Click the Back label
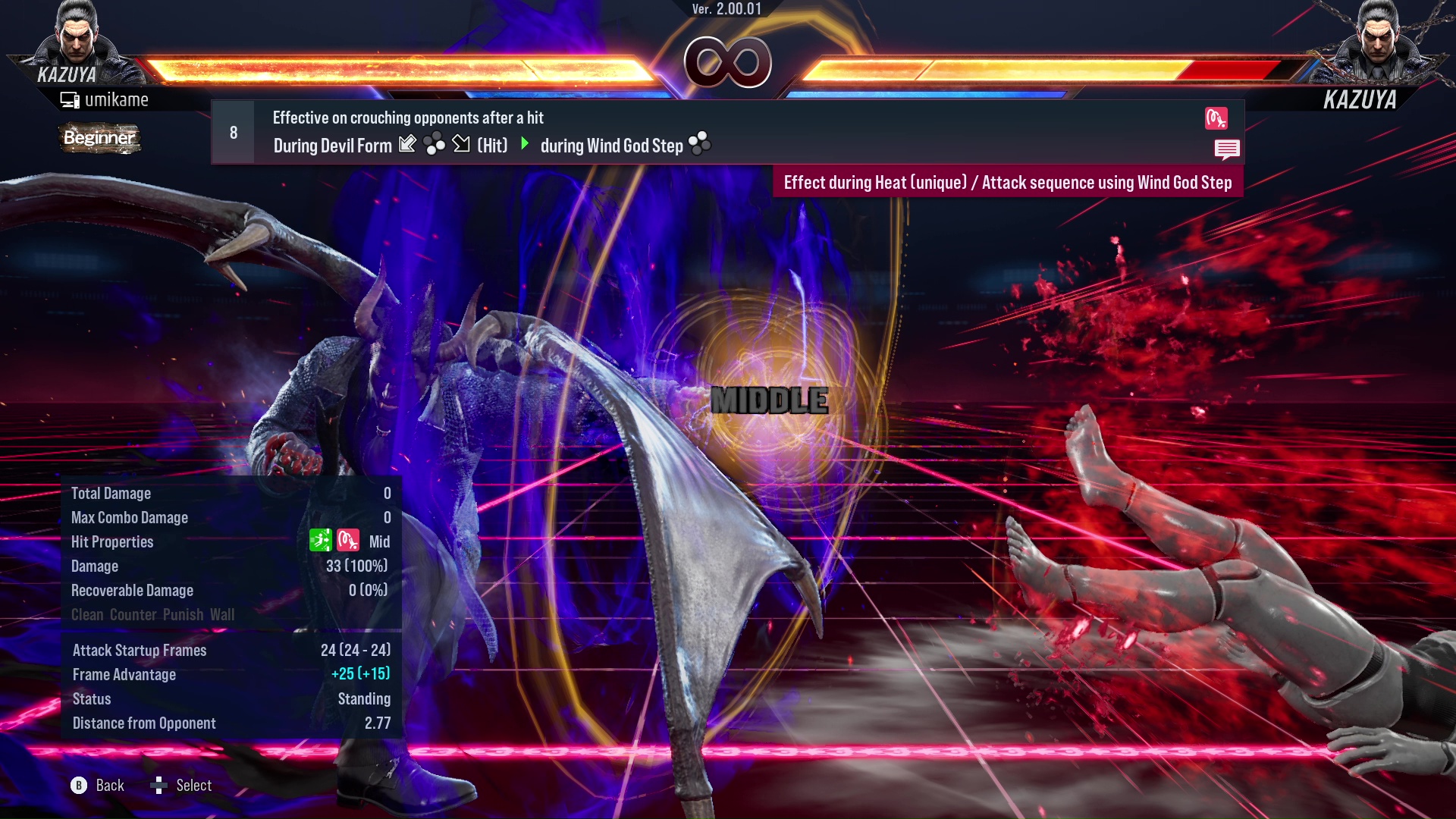 click(109, 786)
